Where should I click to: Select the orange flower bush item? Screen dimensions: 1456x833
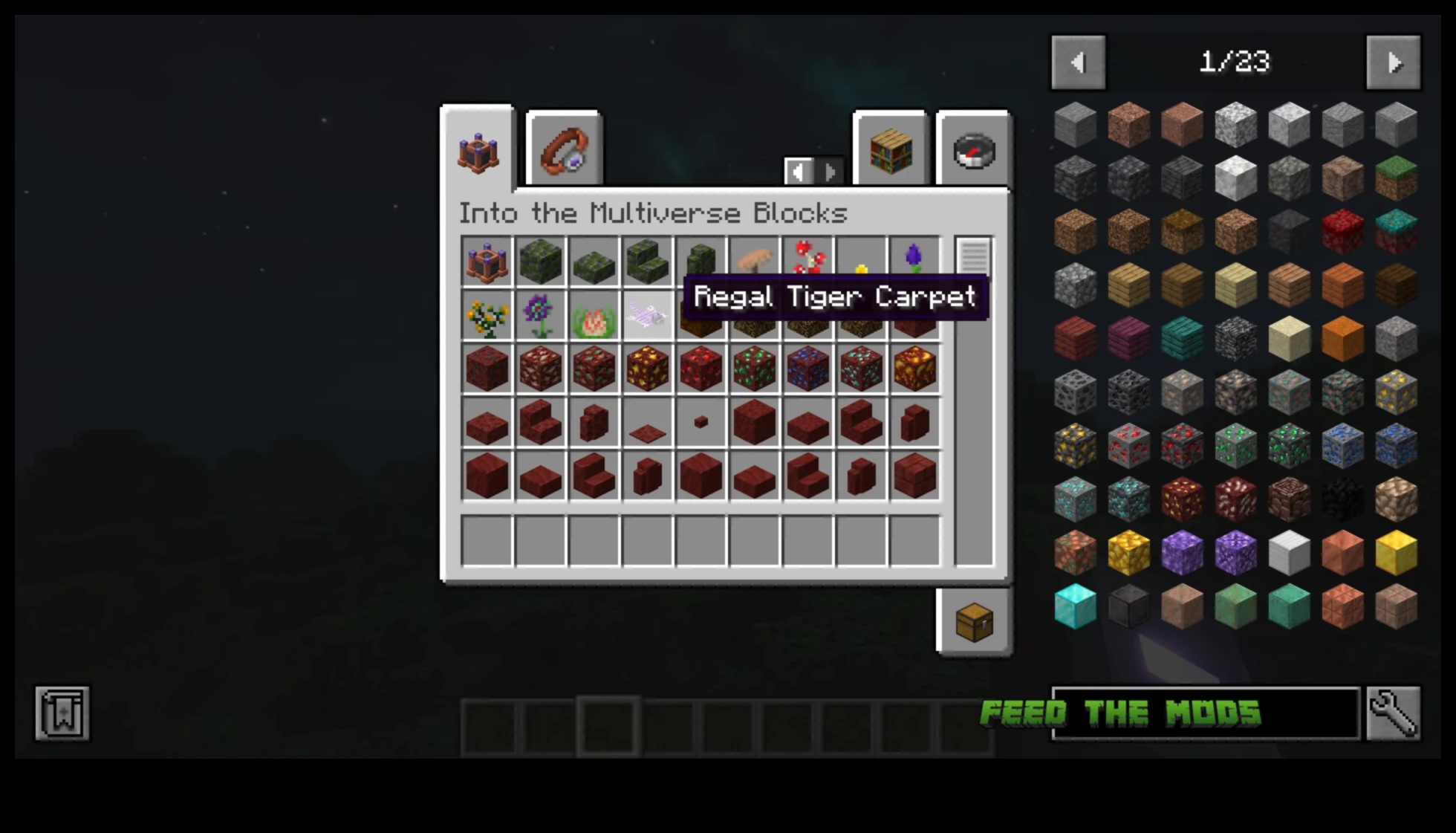[x=487, y=315]
